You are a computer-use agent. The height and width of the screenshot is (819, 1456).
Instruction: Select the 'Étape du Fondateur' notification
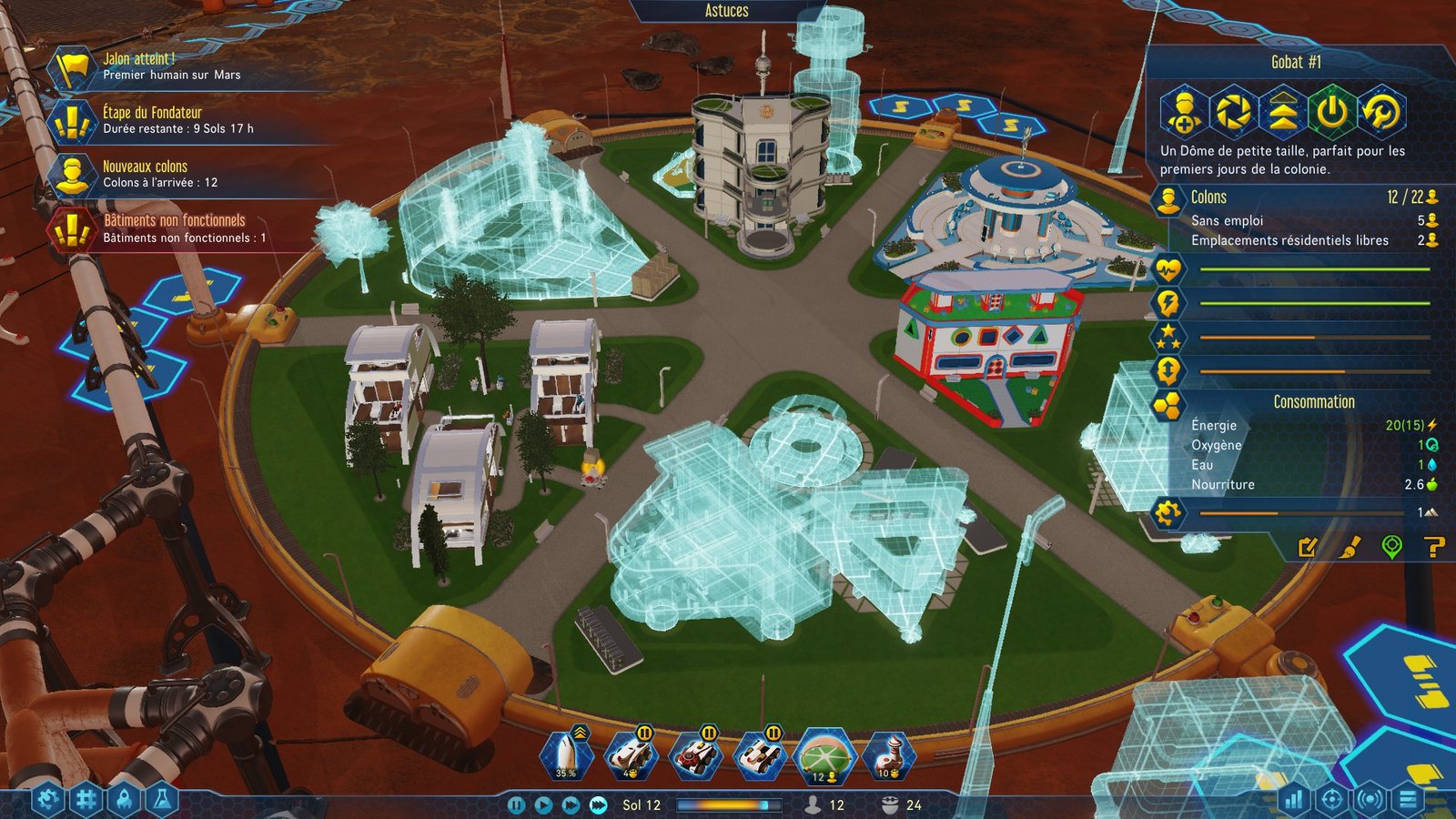pos(177,120)
